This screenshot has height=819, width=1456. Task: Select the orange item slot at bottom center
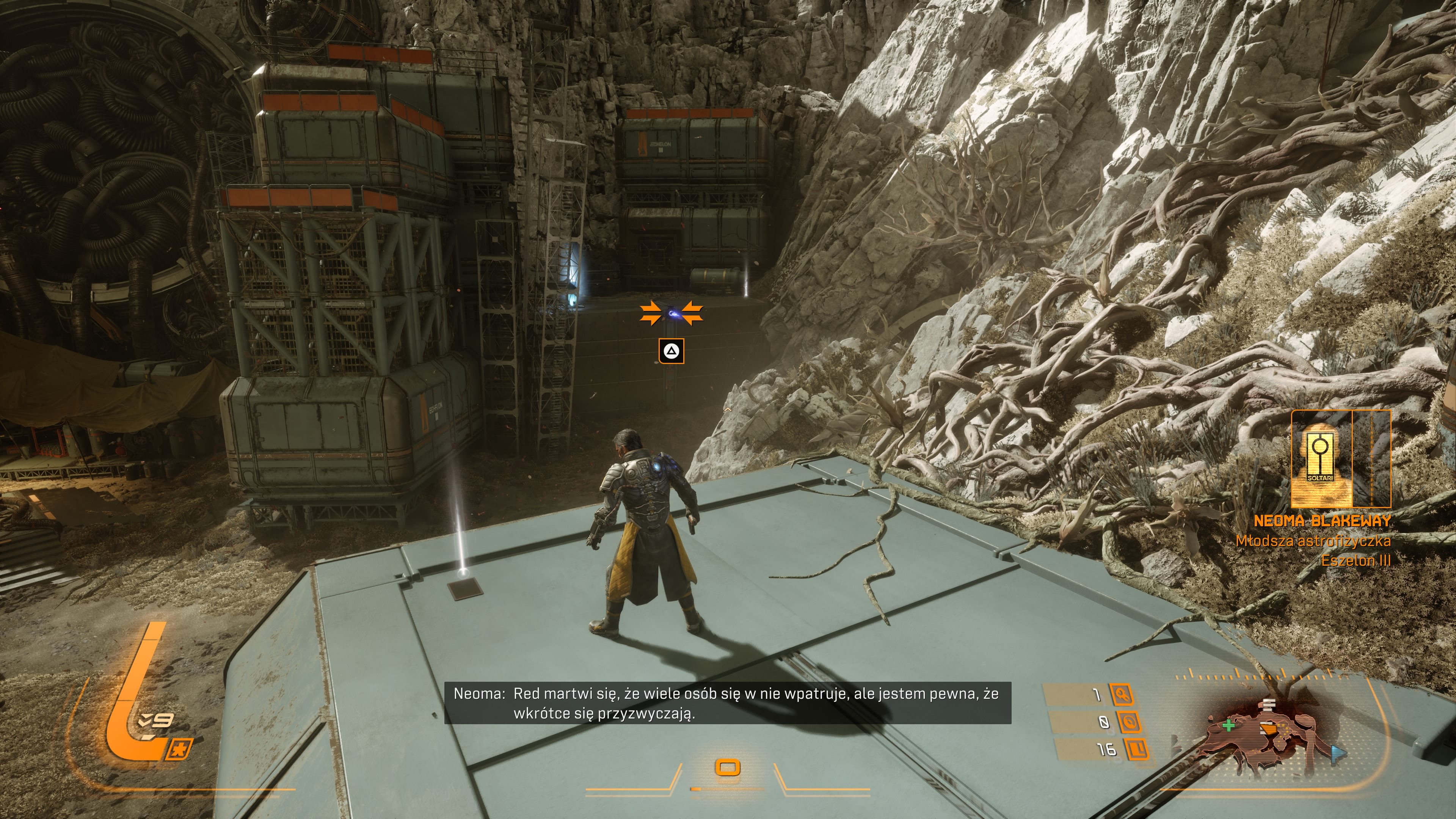728,767
